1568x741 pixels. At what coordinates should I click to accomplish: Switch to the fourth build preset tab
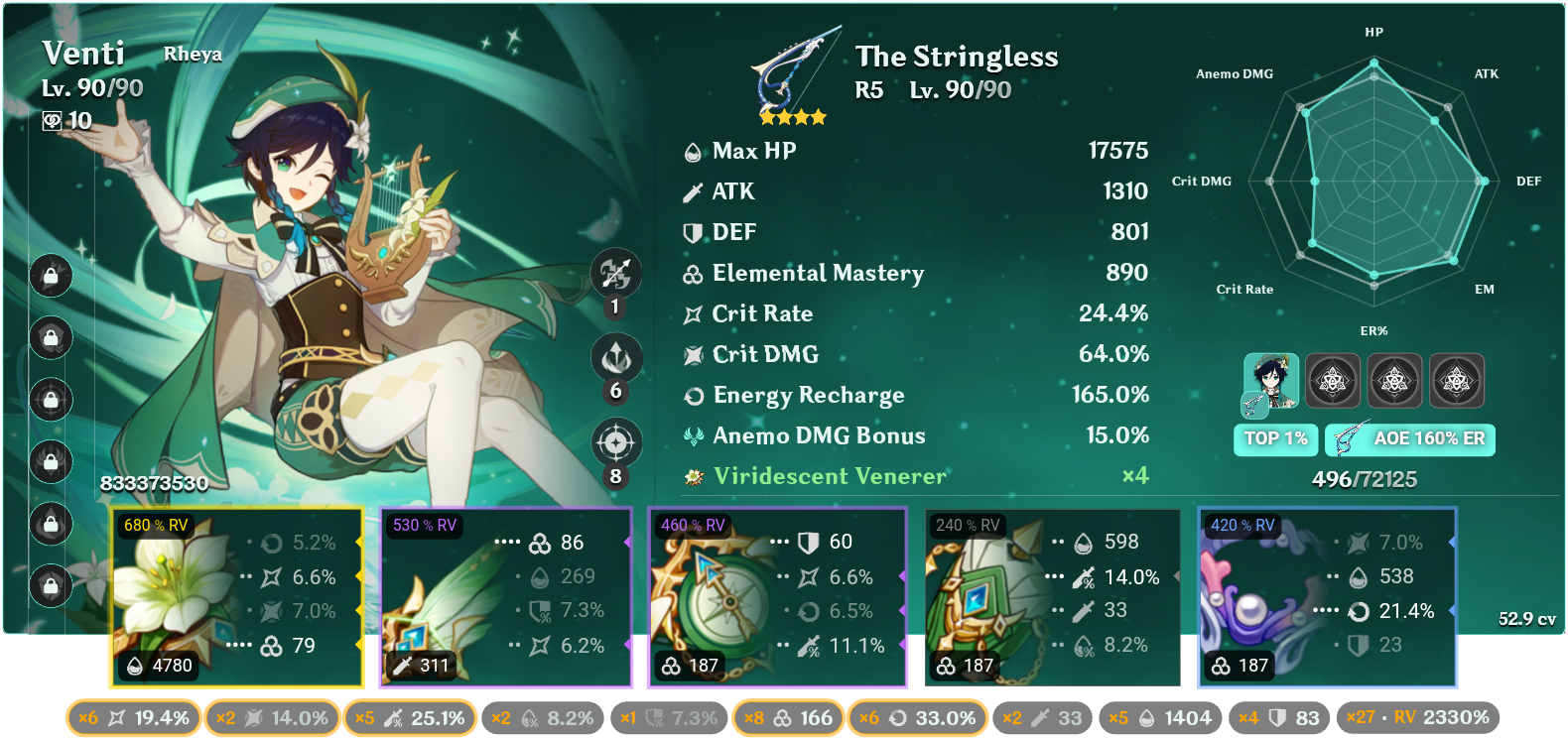coord(1458,380)
